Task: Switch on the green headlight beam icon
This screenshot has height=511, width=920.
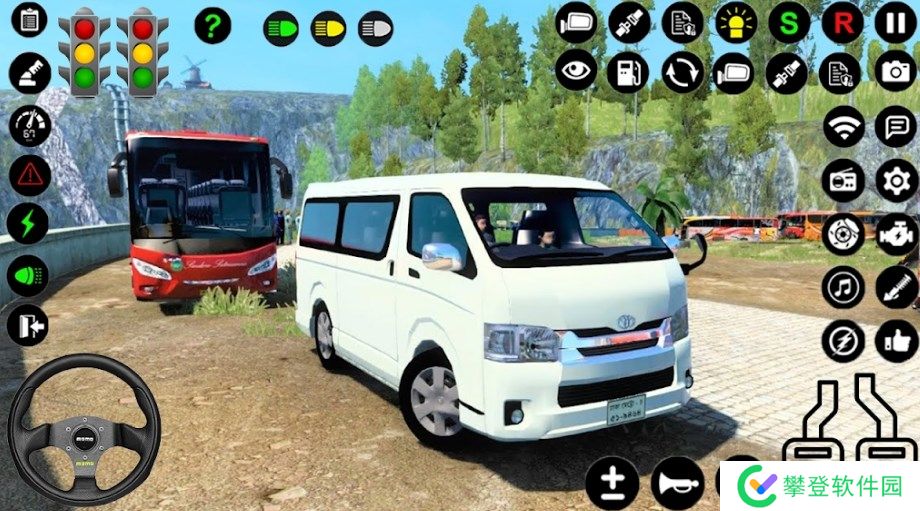Action: tap(281, 27)
